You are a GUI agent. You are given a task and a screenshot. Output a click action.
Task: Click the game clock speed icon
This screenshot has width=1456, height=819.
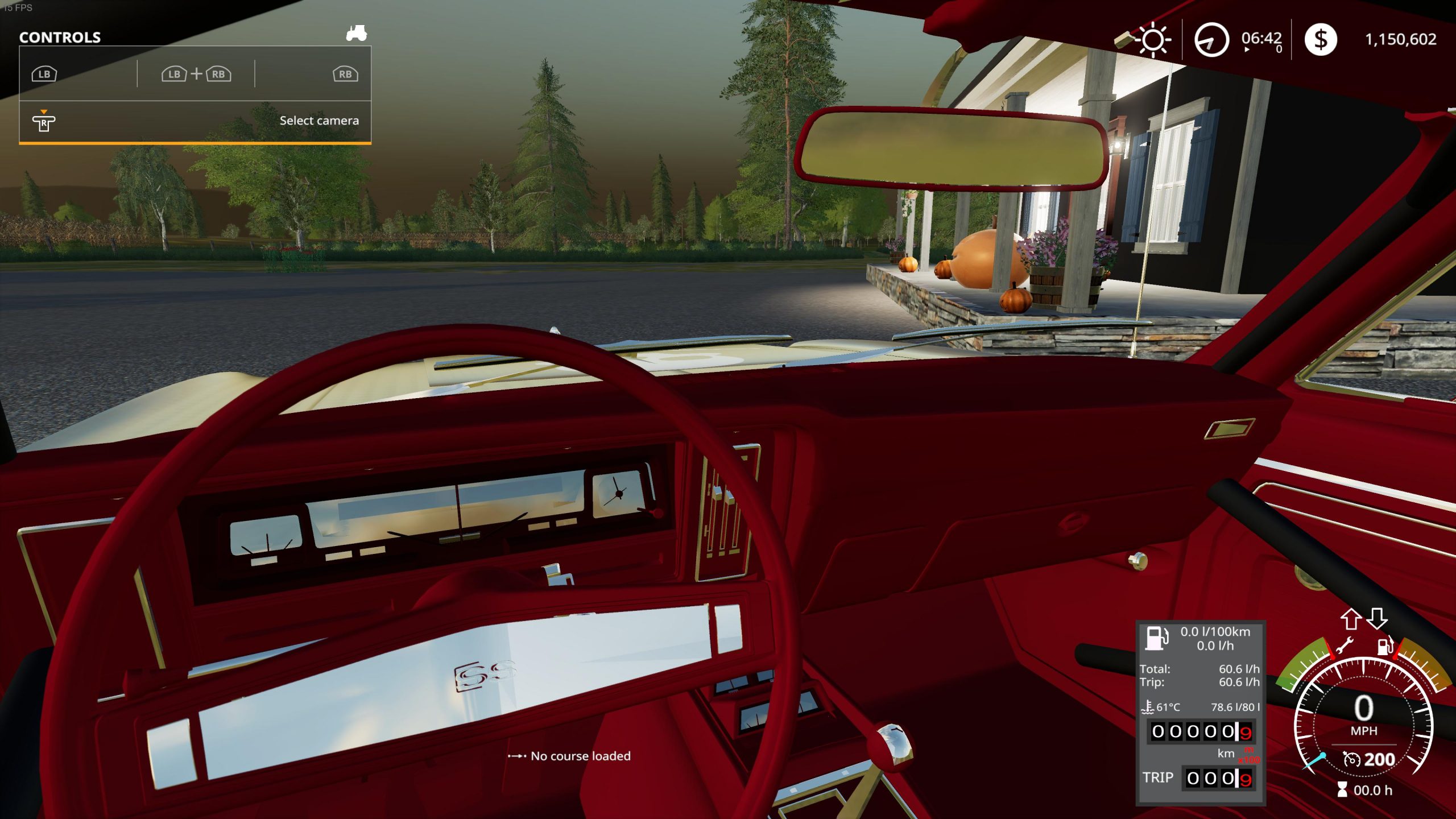(1211, 40)
